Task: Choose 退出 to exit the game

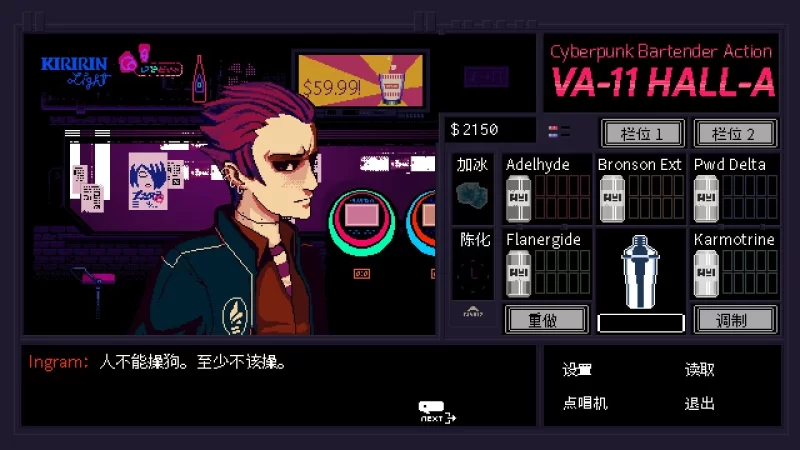Action: point(699,403)
